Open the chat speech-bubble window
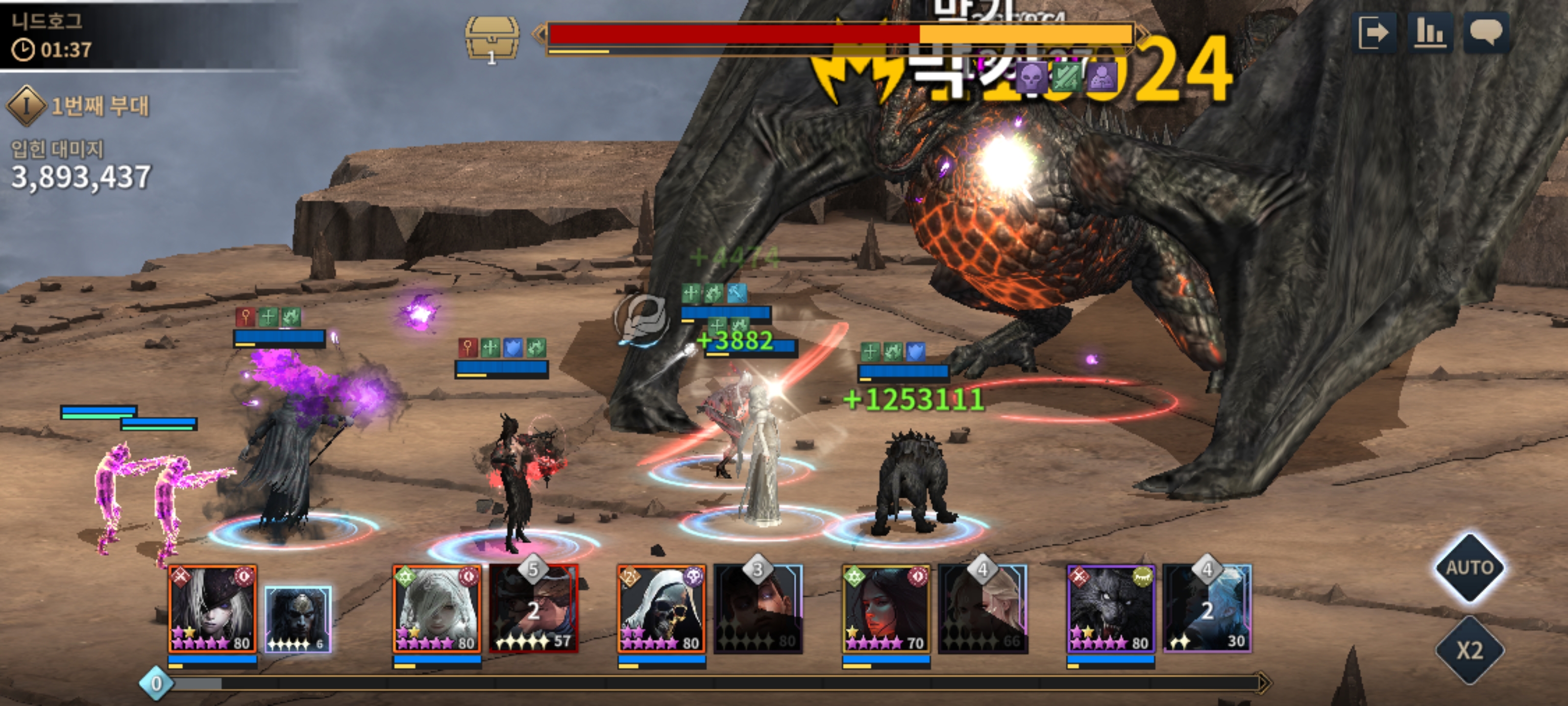The image size is (1568, 706). pos(1486,33)
